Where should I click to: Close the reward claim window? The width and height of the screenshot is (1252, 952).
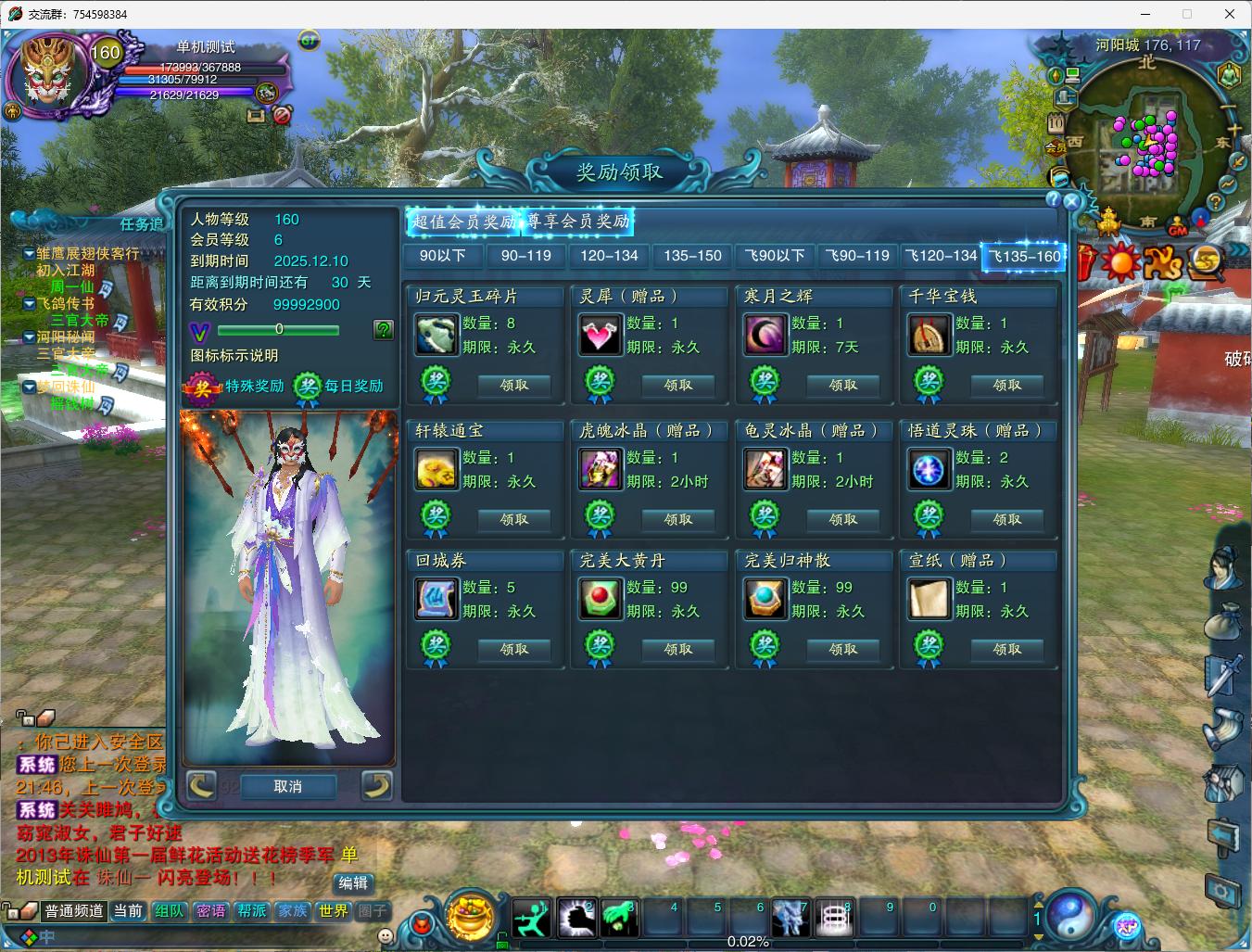coord(1072,200)
